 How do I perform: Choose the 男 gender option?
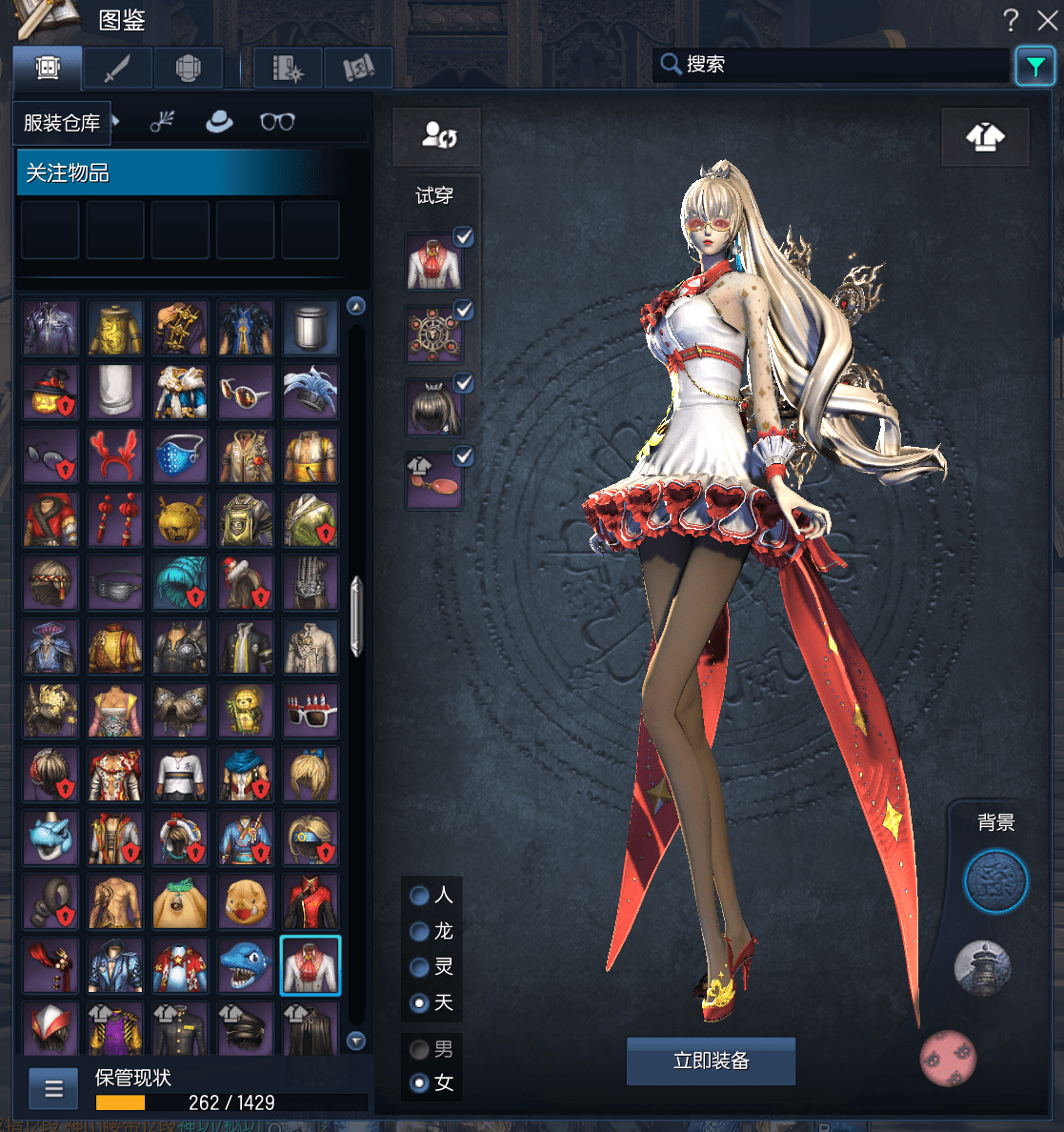(x=419, y=1049)
